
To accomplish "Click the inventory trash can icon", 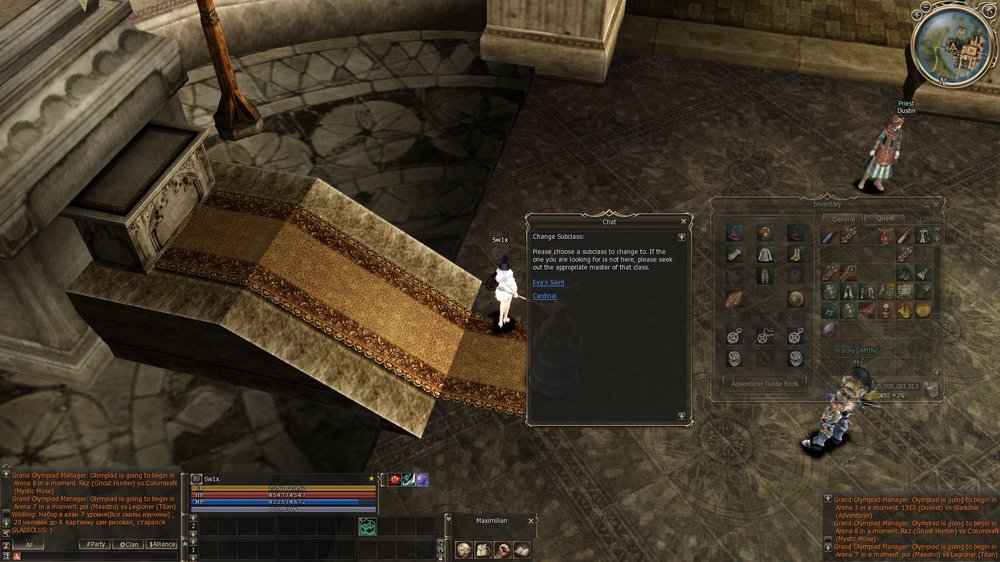I will click(931, 387).
